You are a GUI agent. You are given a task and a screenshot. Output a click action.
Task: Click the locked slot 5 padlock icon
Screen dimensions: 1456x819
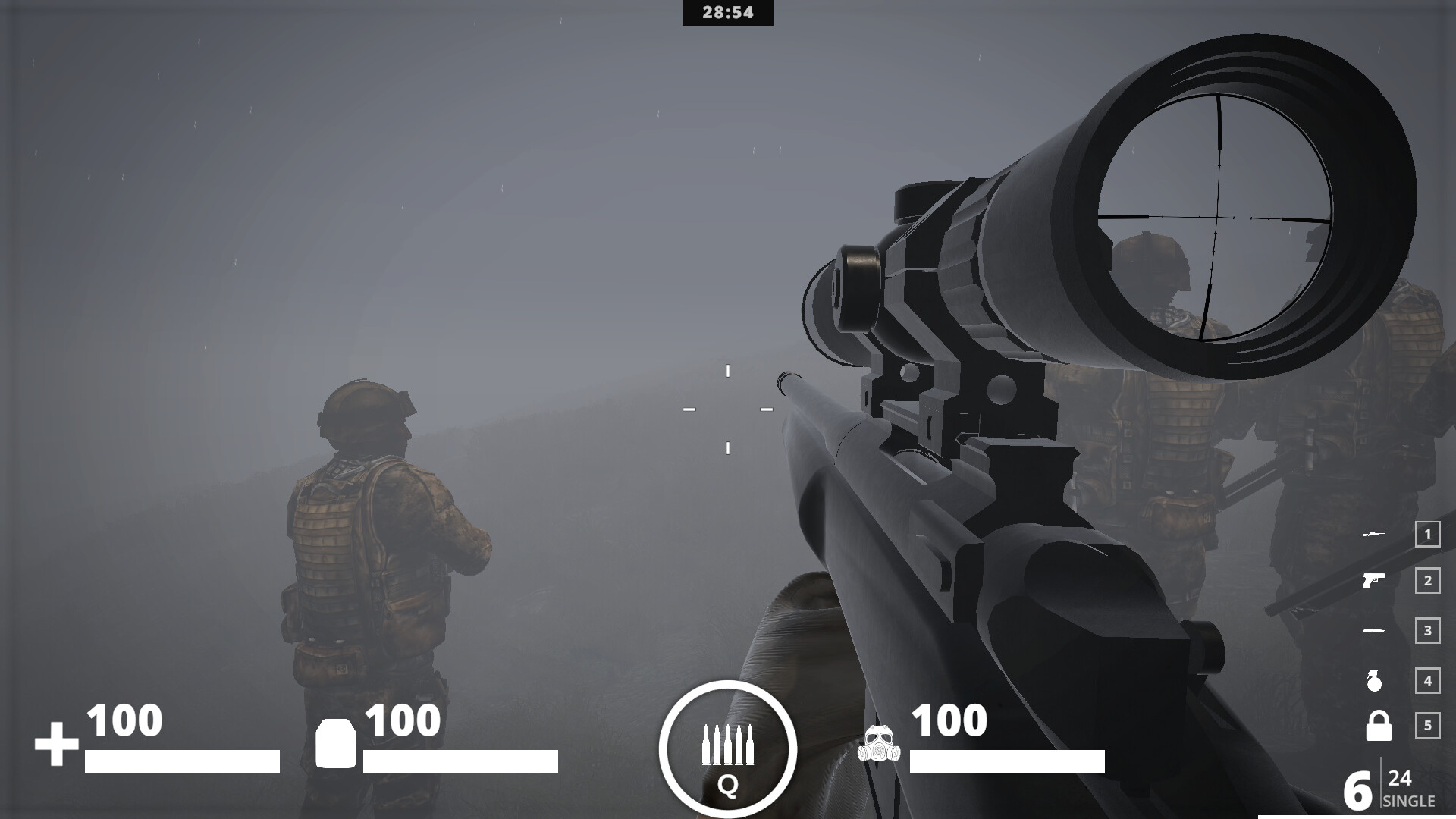1379,724
